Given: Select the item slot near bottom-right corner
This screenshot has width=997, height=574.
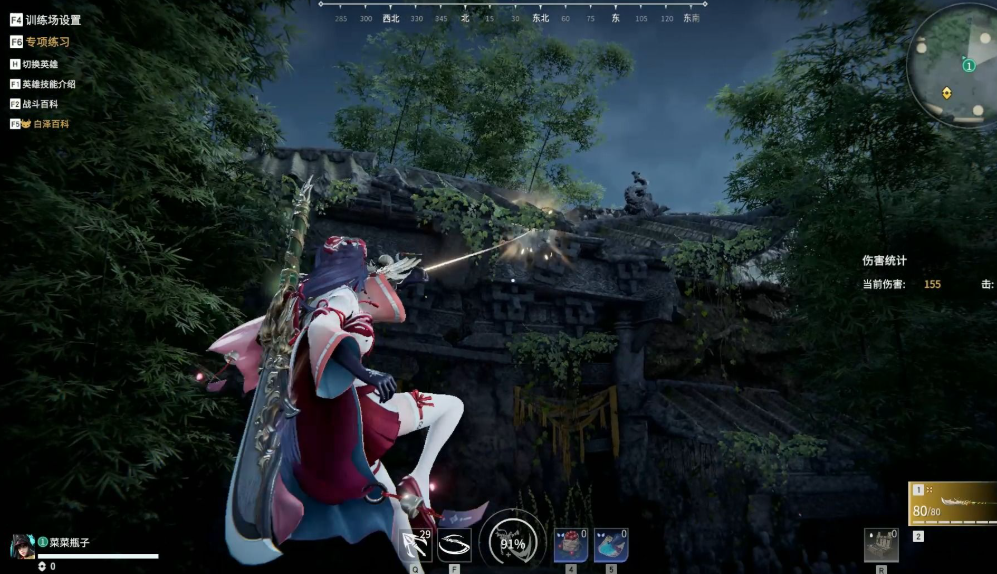Looking at the screenshot, I should [x=881, y=545].
